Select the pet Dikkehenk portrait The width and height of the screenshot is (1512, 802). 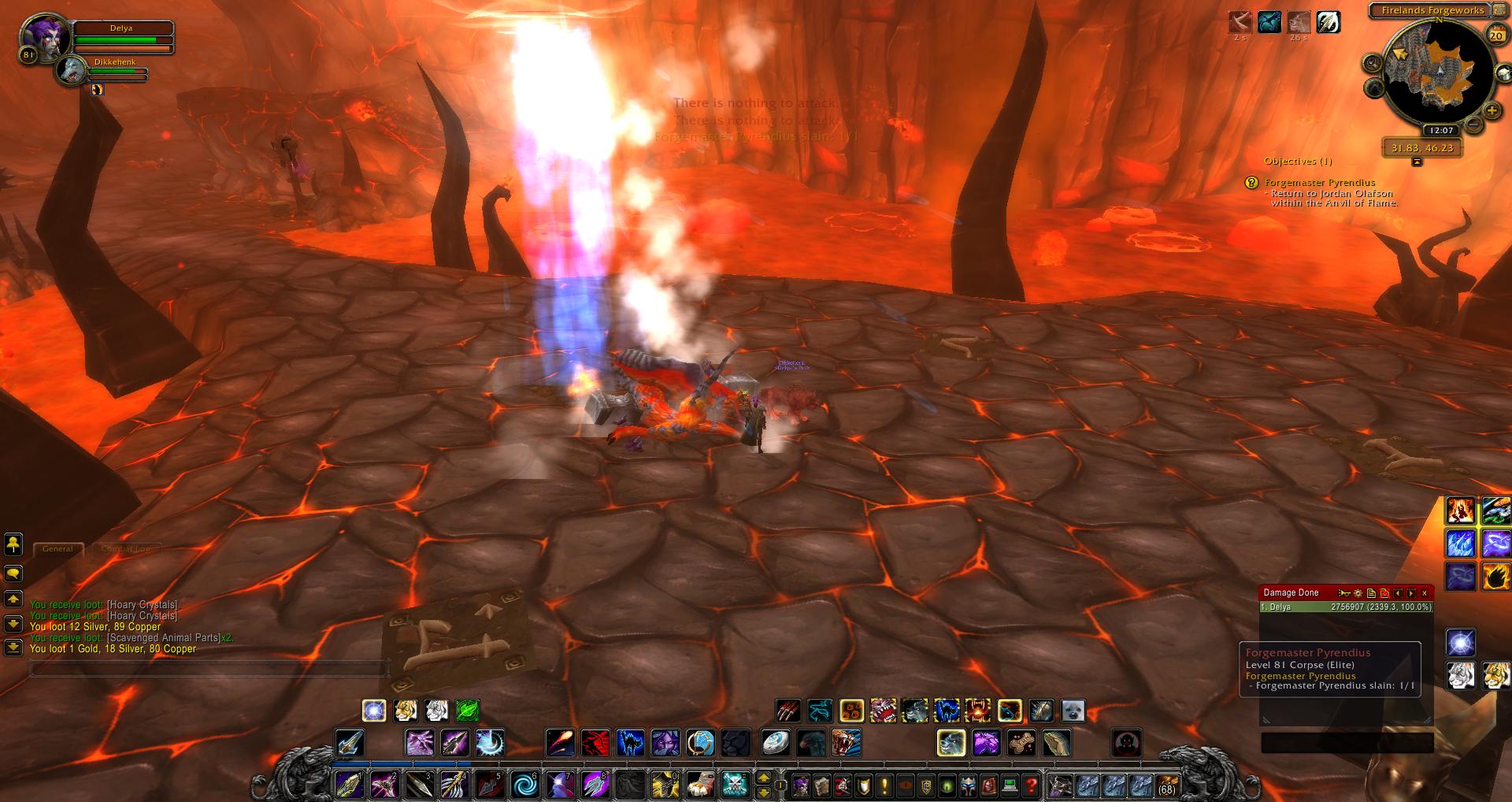pyautogui.click(x=72, y=70)
